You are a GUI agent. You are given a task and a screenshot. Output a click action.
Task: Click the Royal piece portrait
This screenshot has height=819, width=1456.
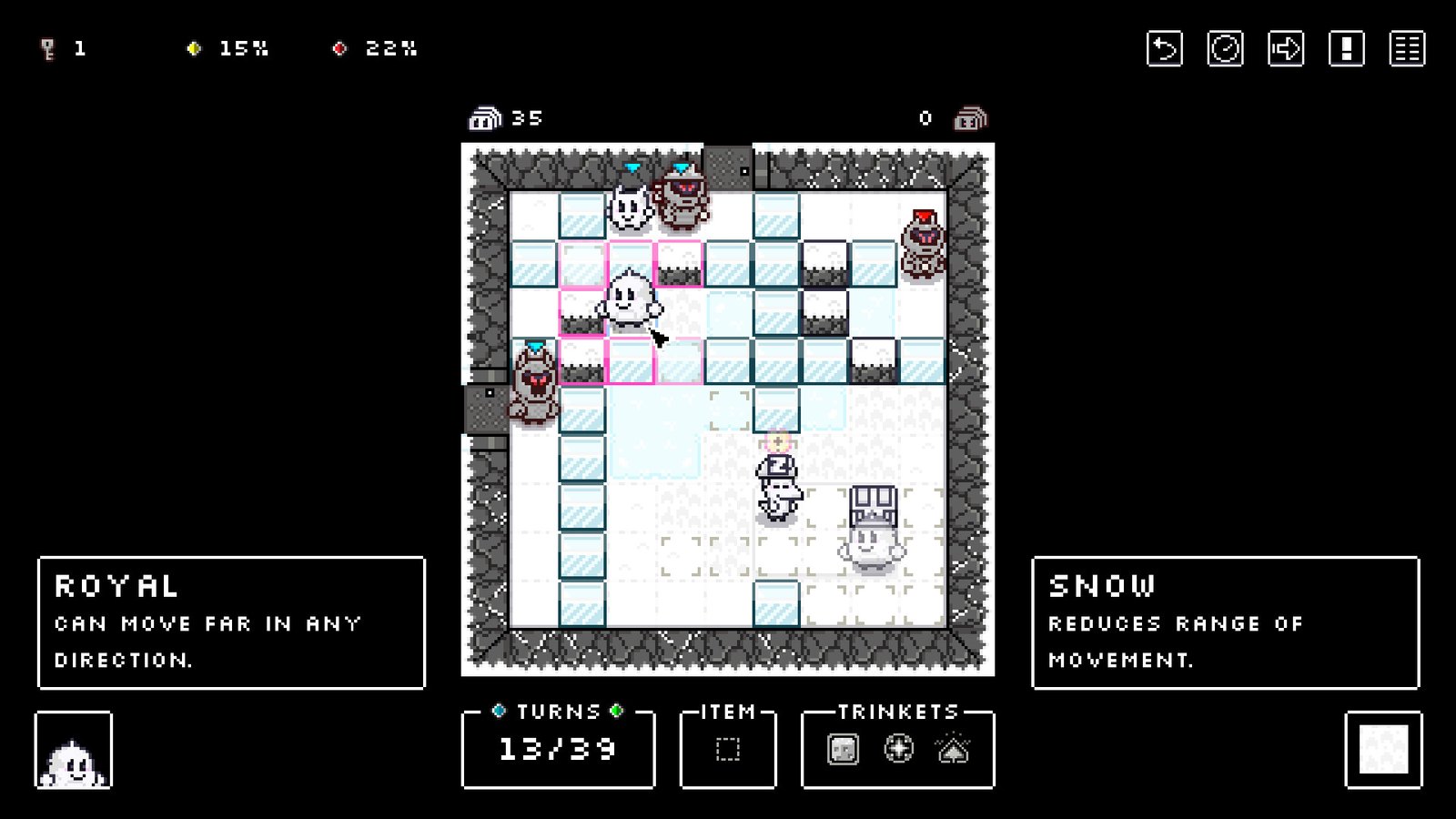pos(74,751)
